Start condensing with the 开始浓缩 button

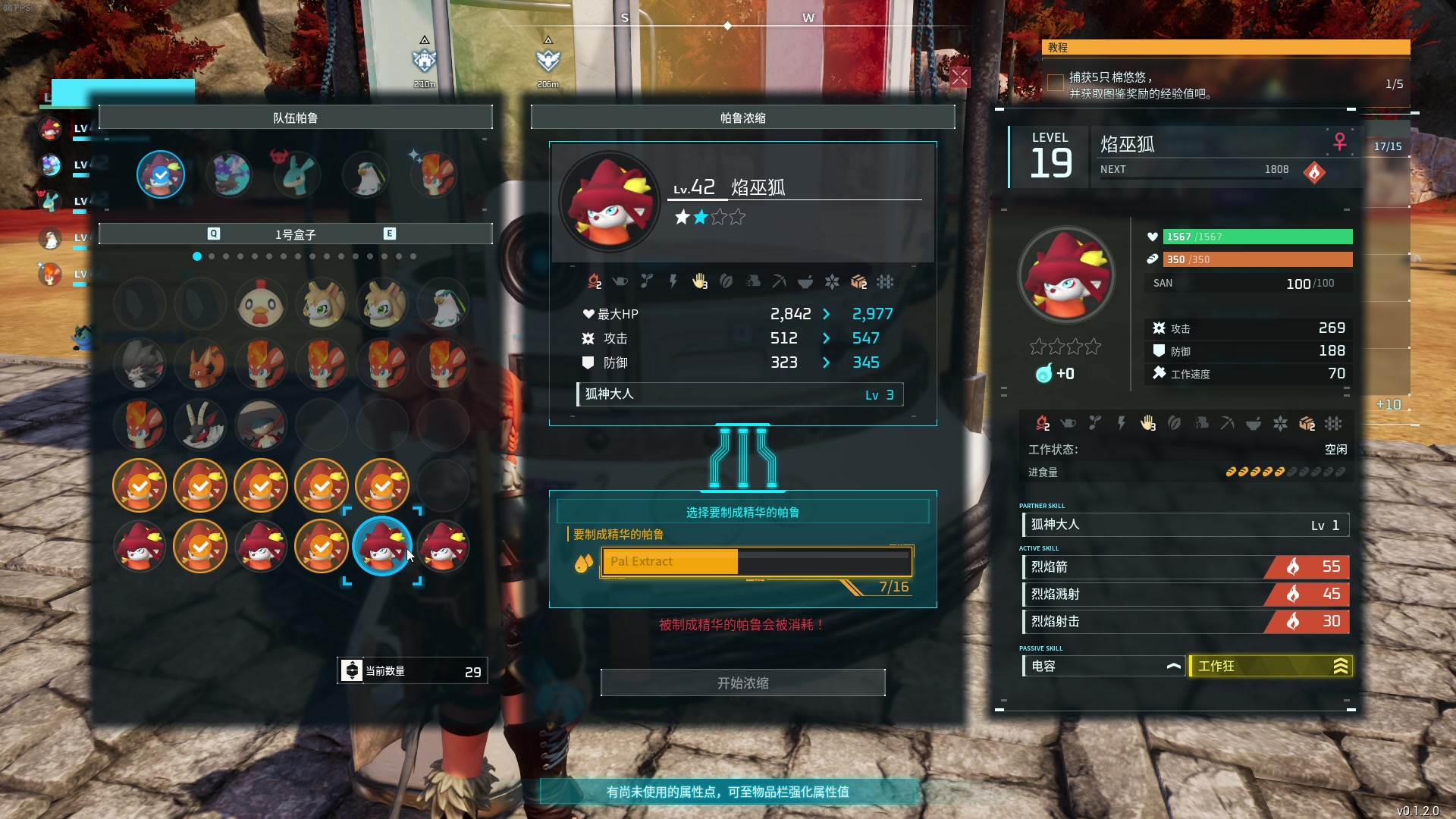[x=742, y=682]
